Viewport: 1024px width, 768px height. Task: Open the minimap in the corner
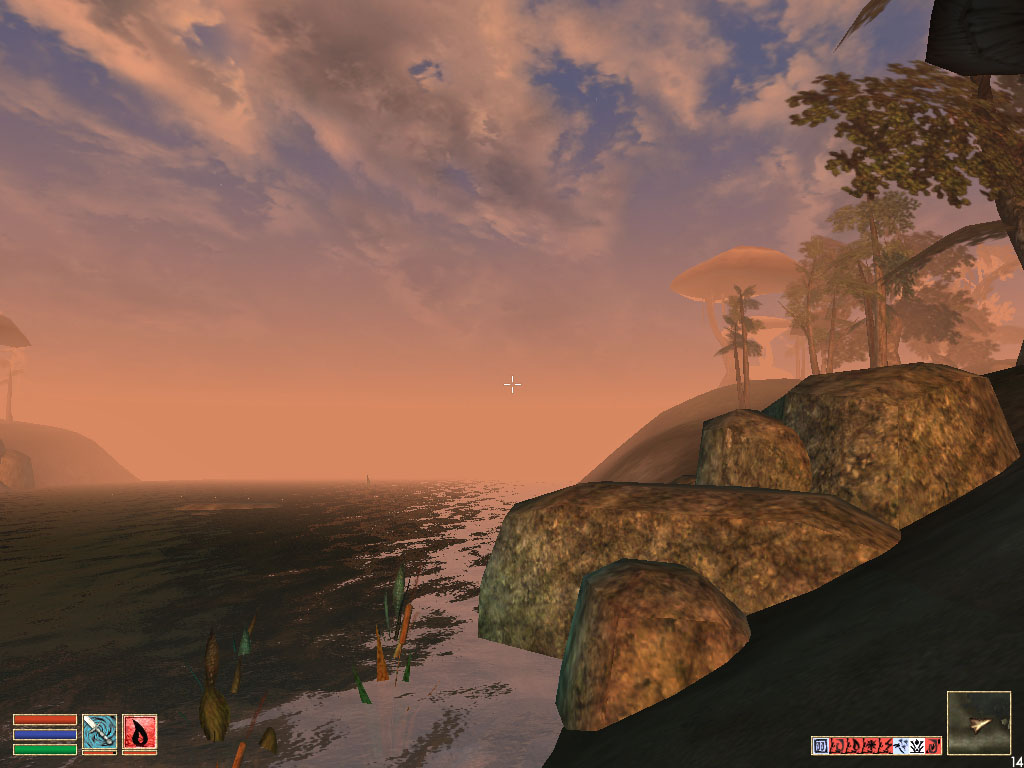[978, 722]
